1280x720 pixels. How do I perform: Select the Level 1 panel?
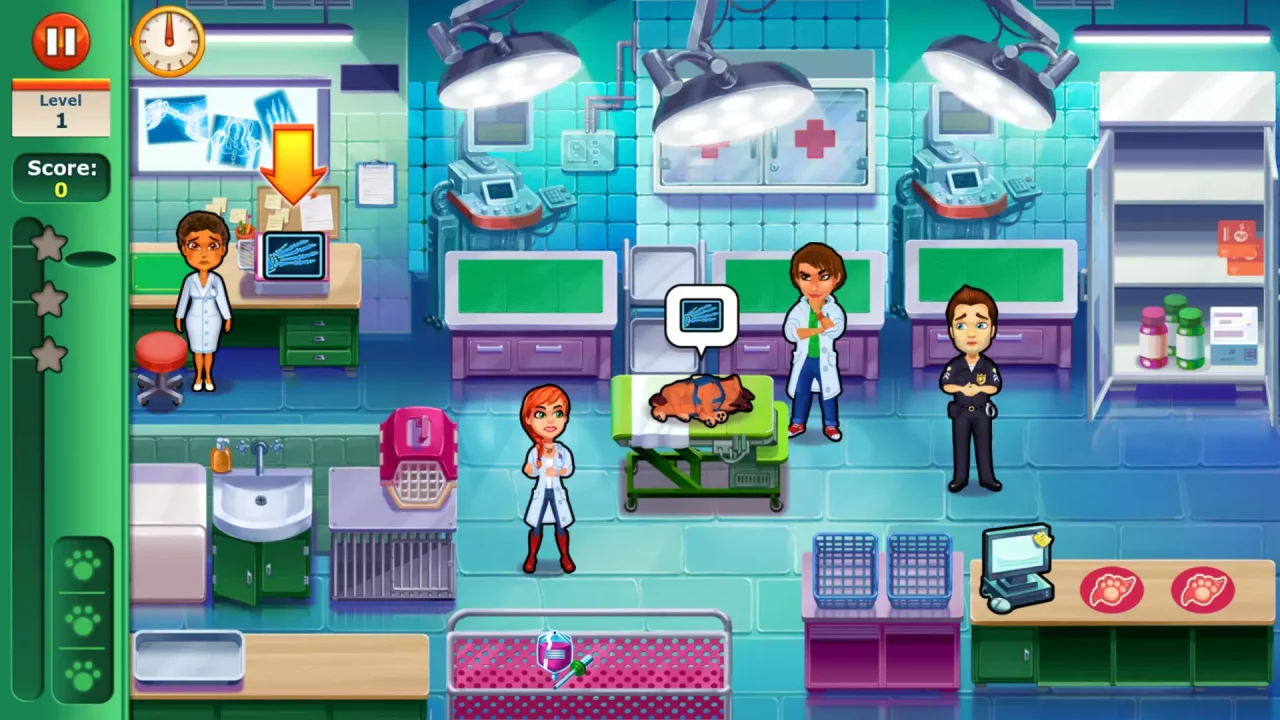point(61,110)
